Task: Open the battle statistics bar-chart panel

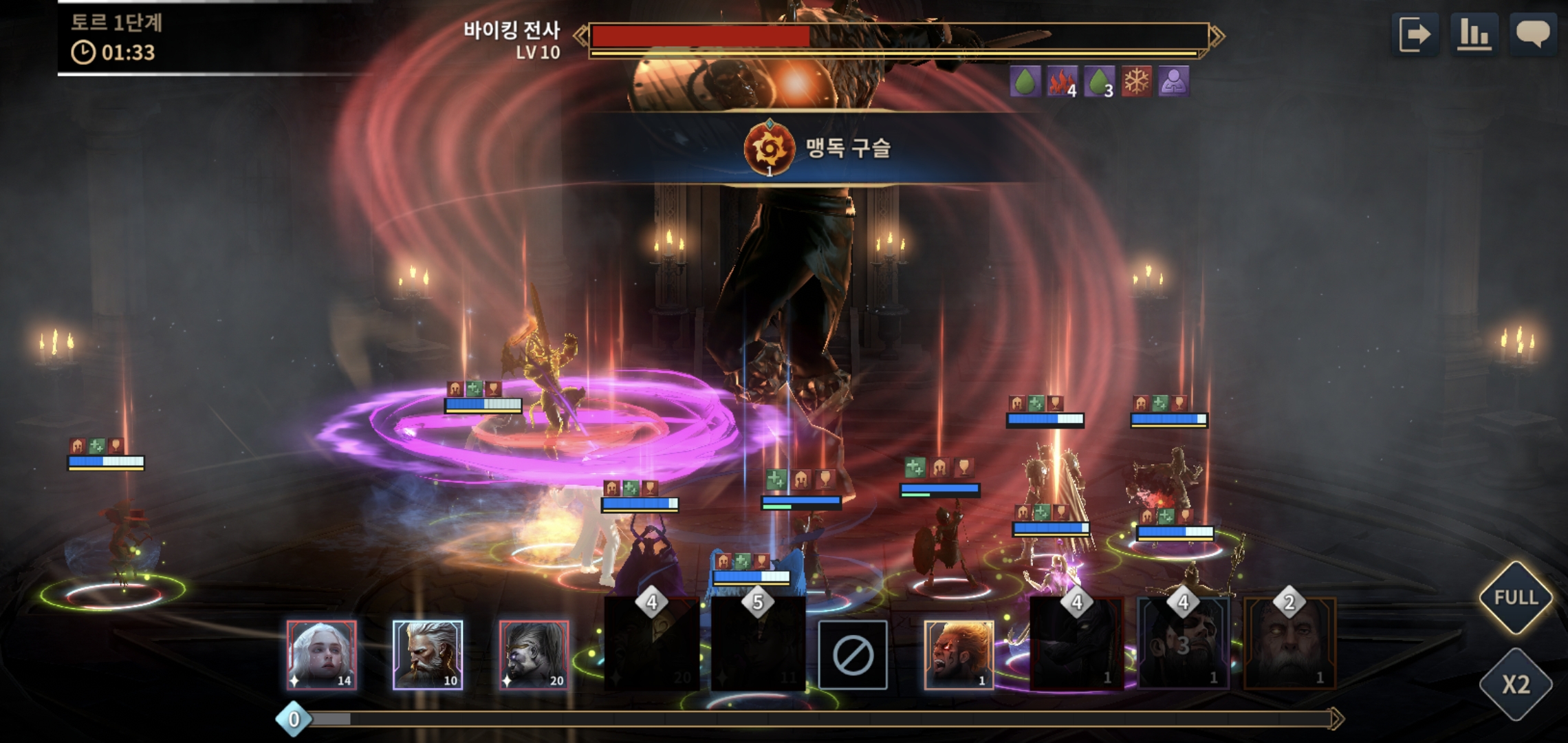Action: point(1474,34)
